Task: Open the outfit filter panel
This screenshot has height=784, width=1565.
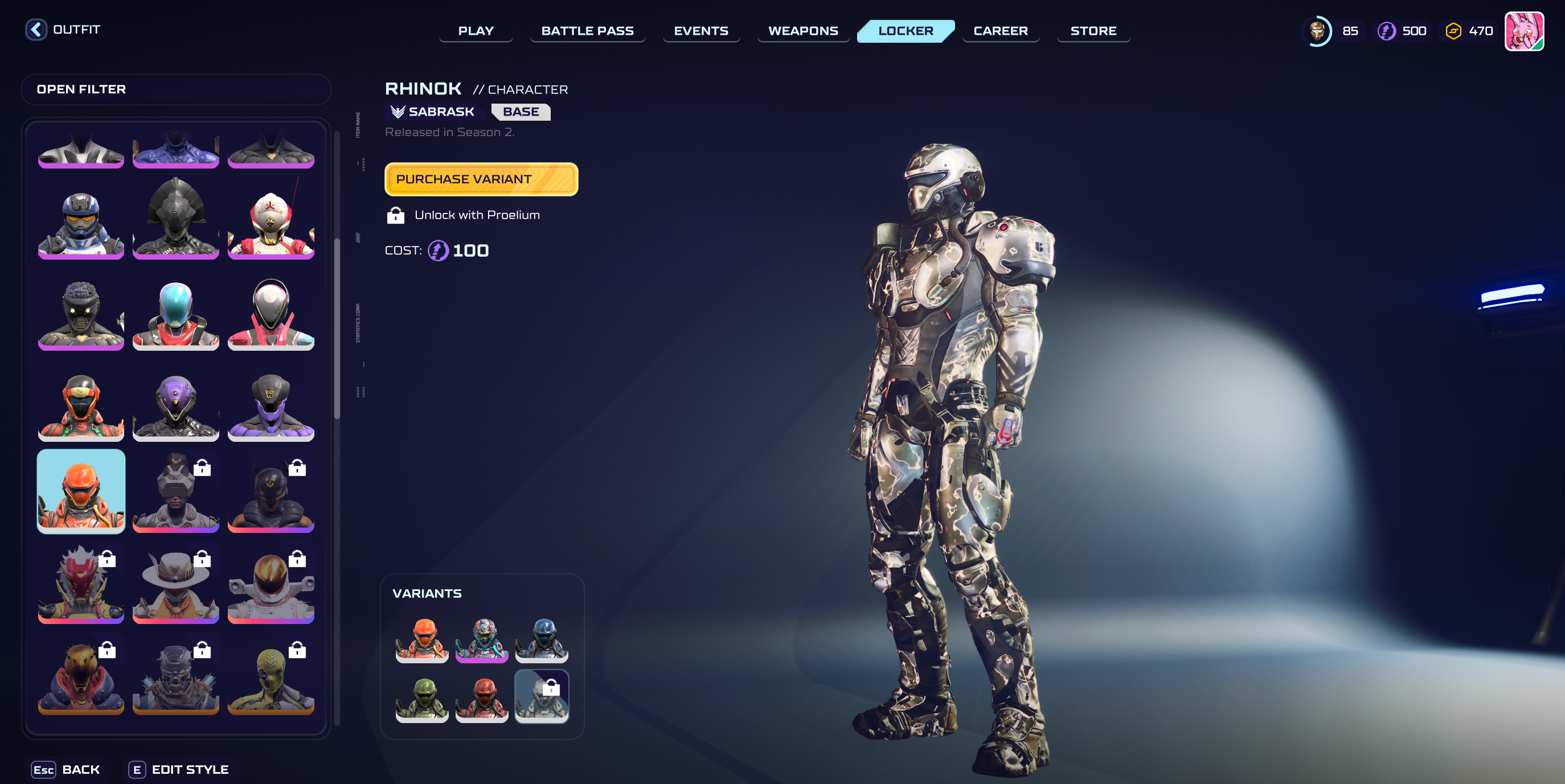Action: 175,89
